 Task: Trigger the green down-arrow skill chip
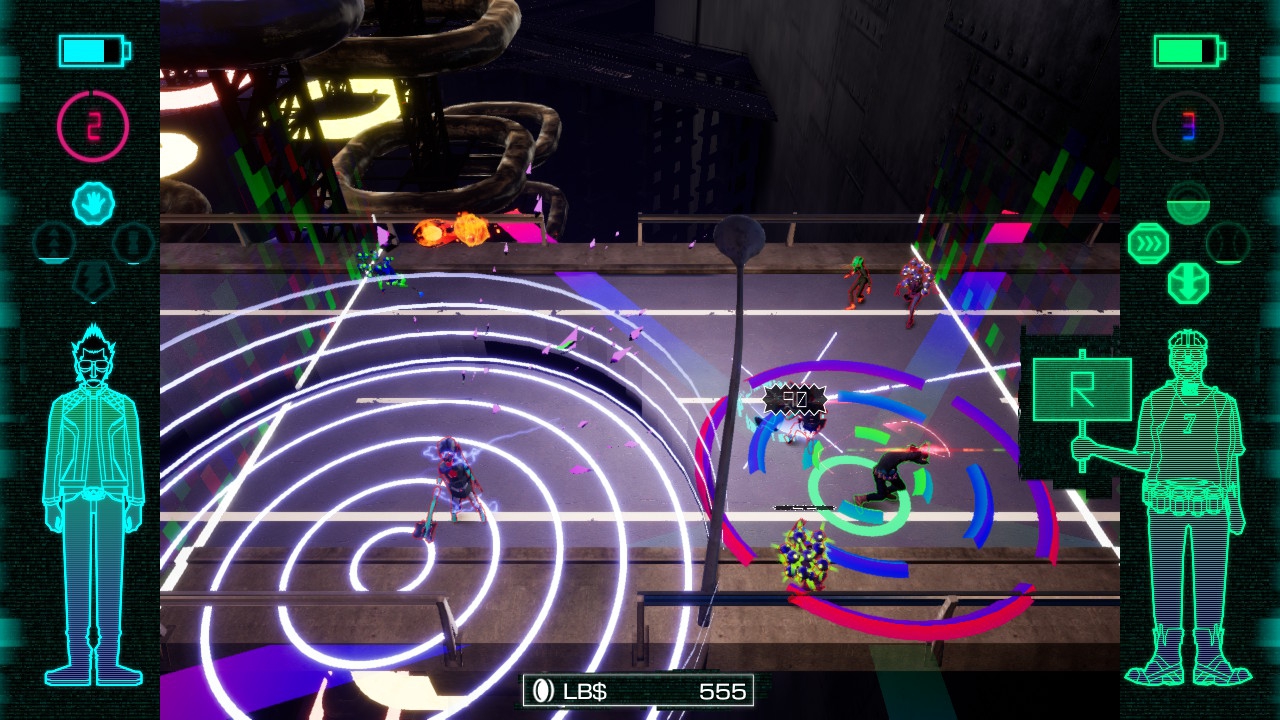(1188, 284)
